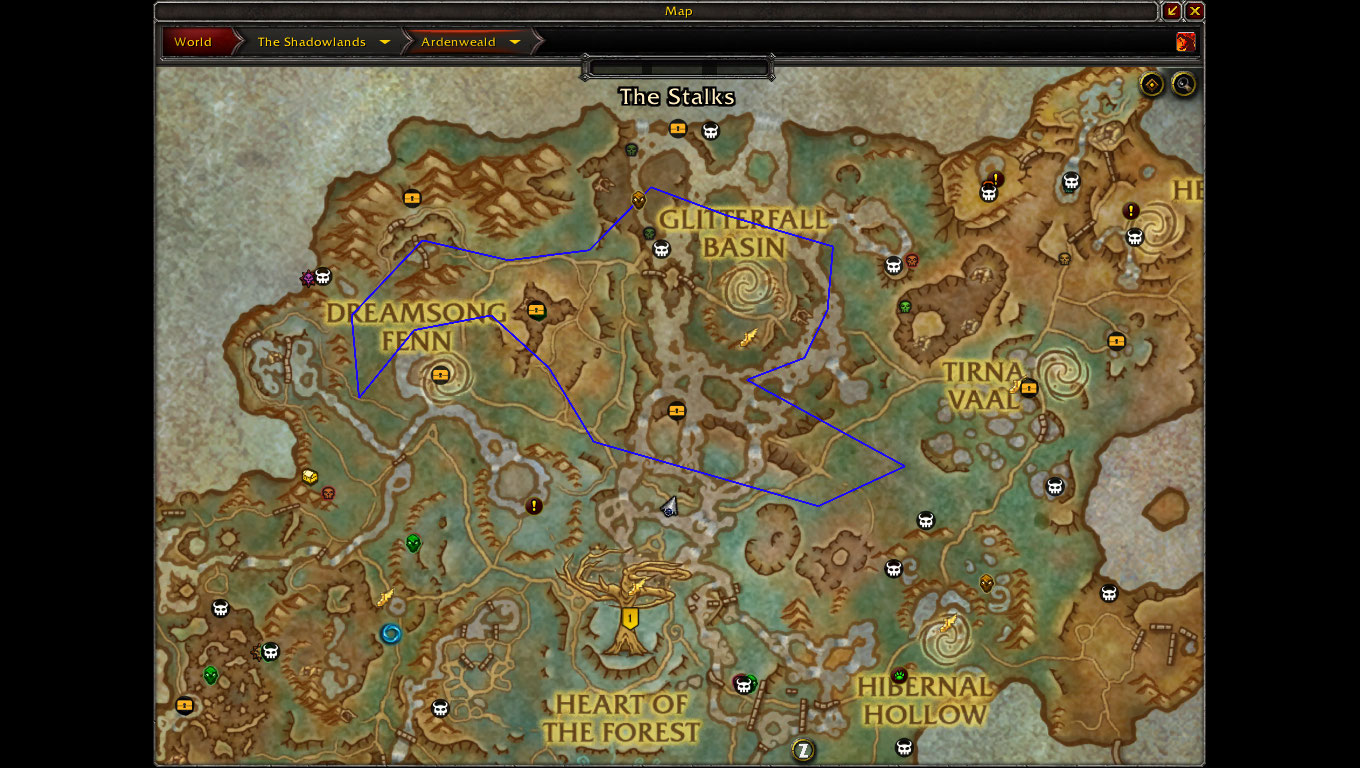Viewport: 1360px width, 768px height.
Task: Go to the World map breadcrumb
Action: tap(194, 42)
